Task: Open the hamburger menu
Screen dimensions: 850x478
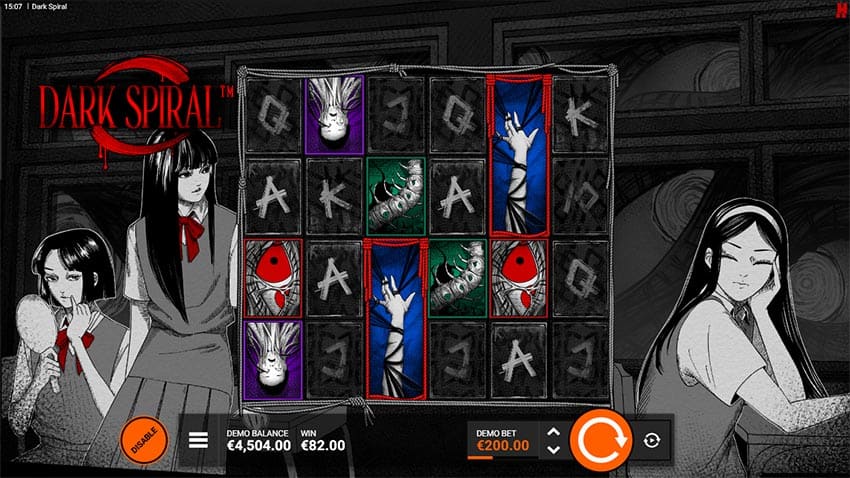Action: pyautogui.click(x=198, y=439)
